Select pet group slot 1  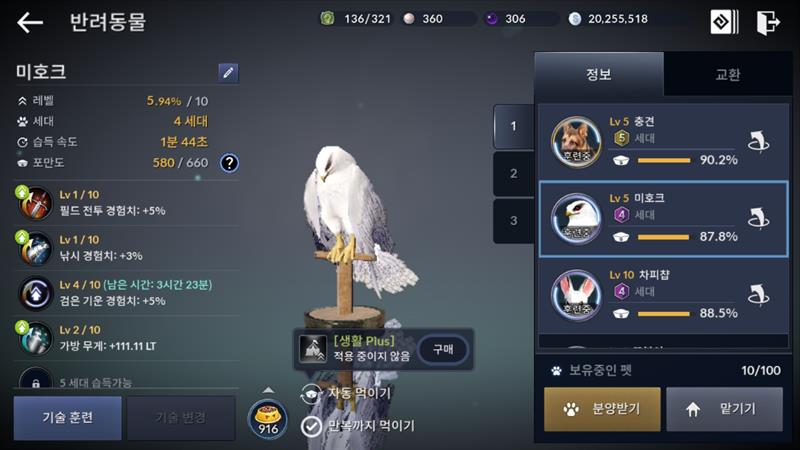click(514, 126)
